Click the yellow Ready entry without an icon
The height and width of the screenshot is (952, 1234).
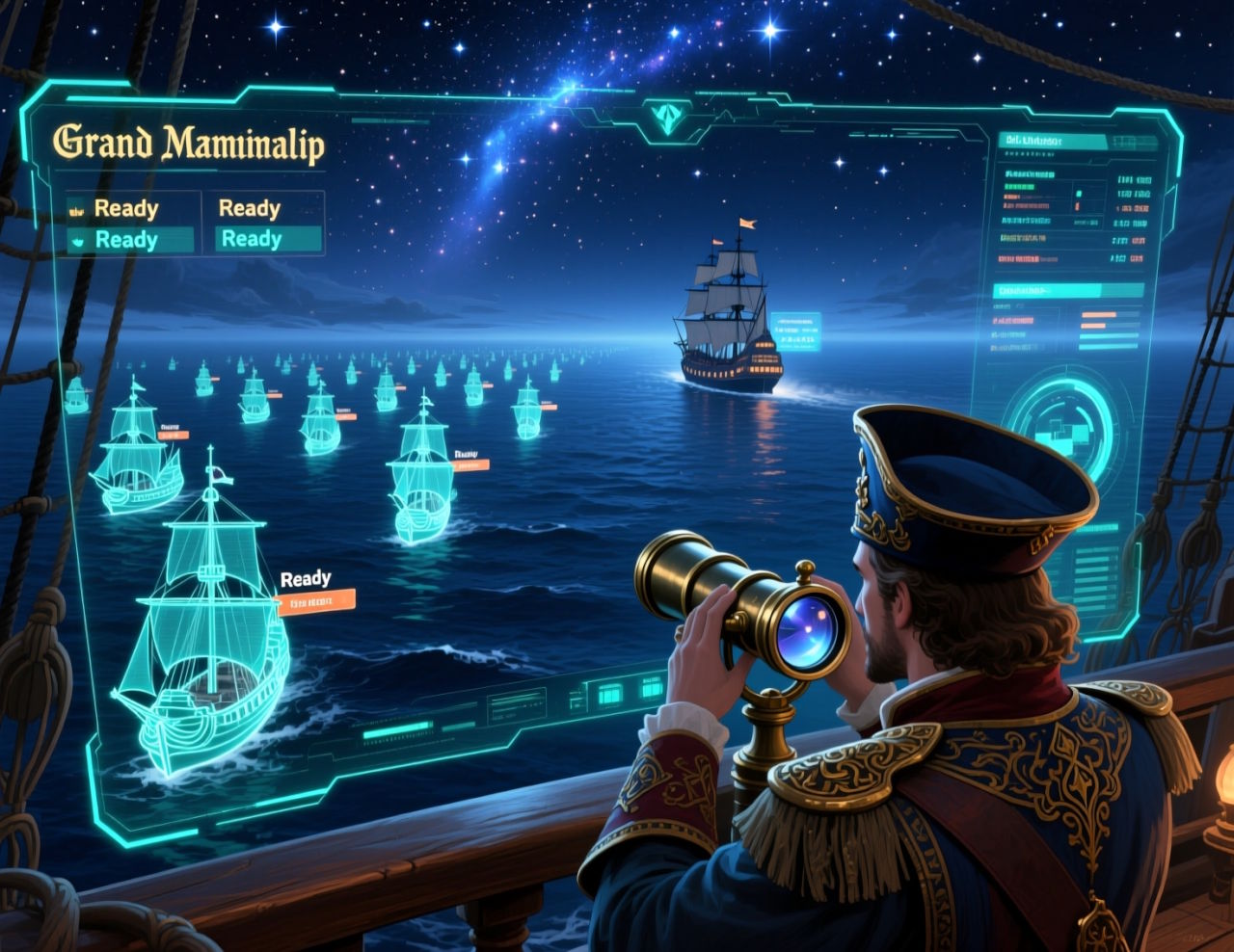(249, 208)
